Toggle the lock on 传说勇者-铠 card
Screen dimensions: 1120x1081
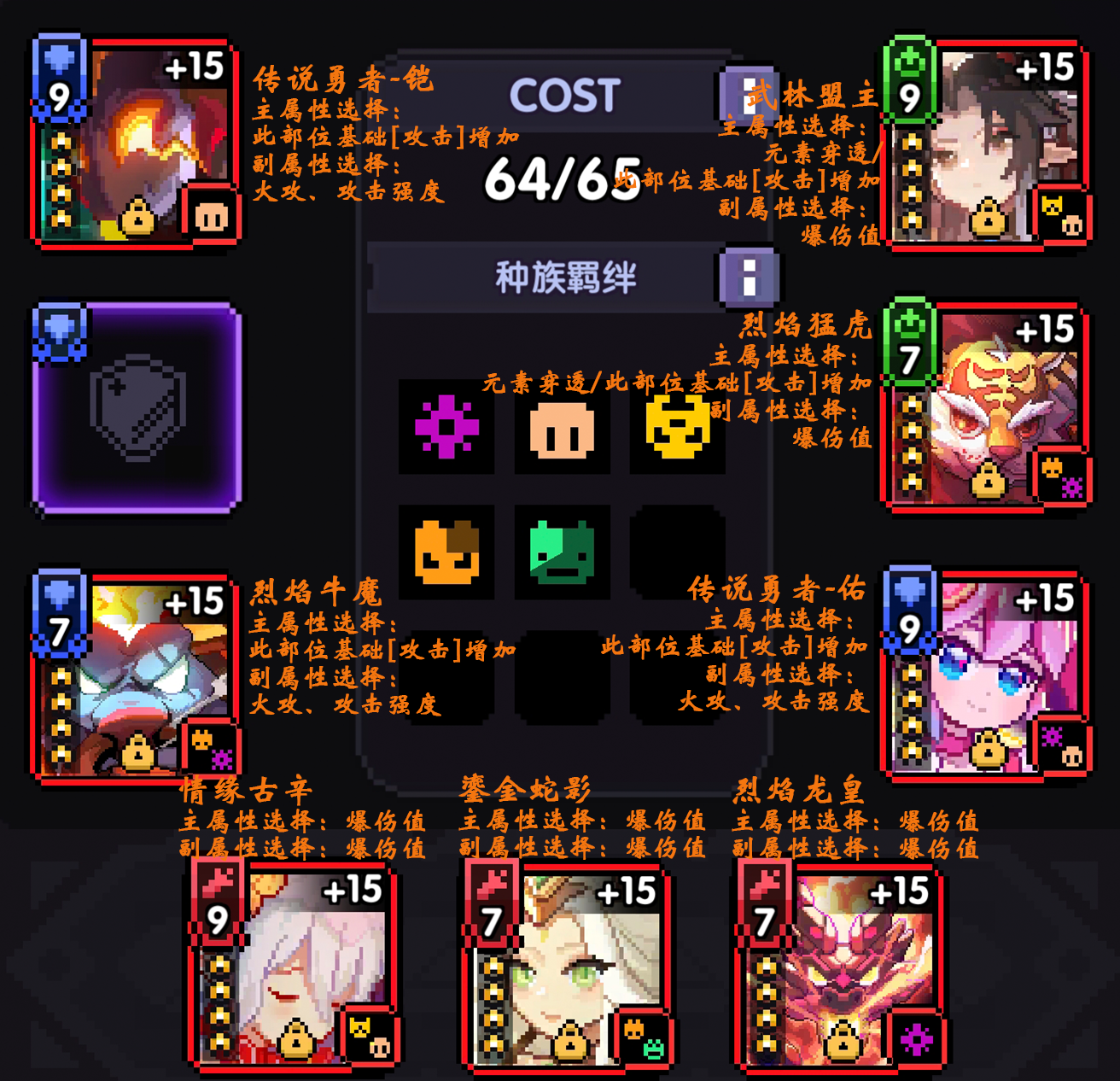point(137,215)
